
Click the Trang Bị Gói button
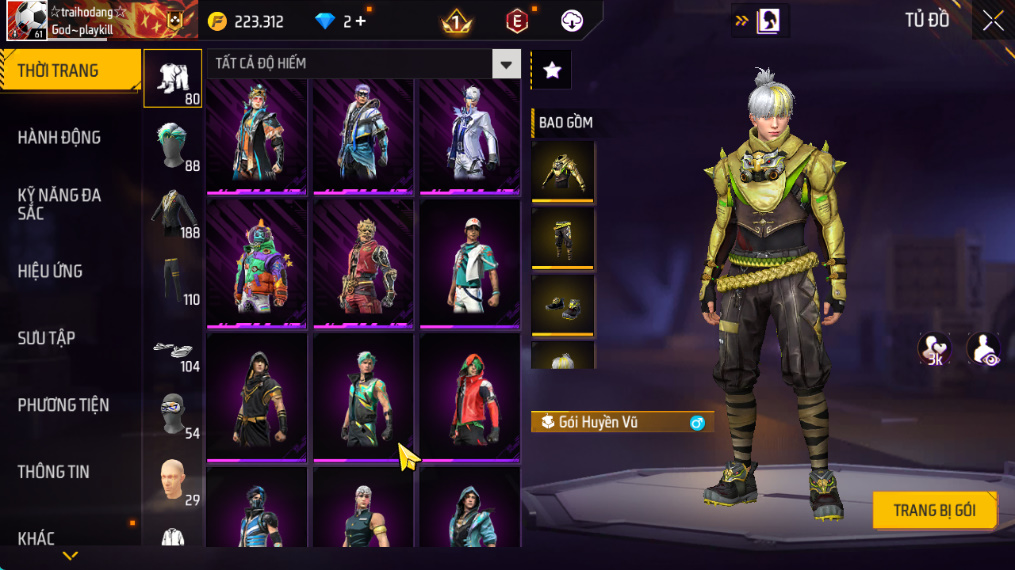tap(934, 510)
